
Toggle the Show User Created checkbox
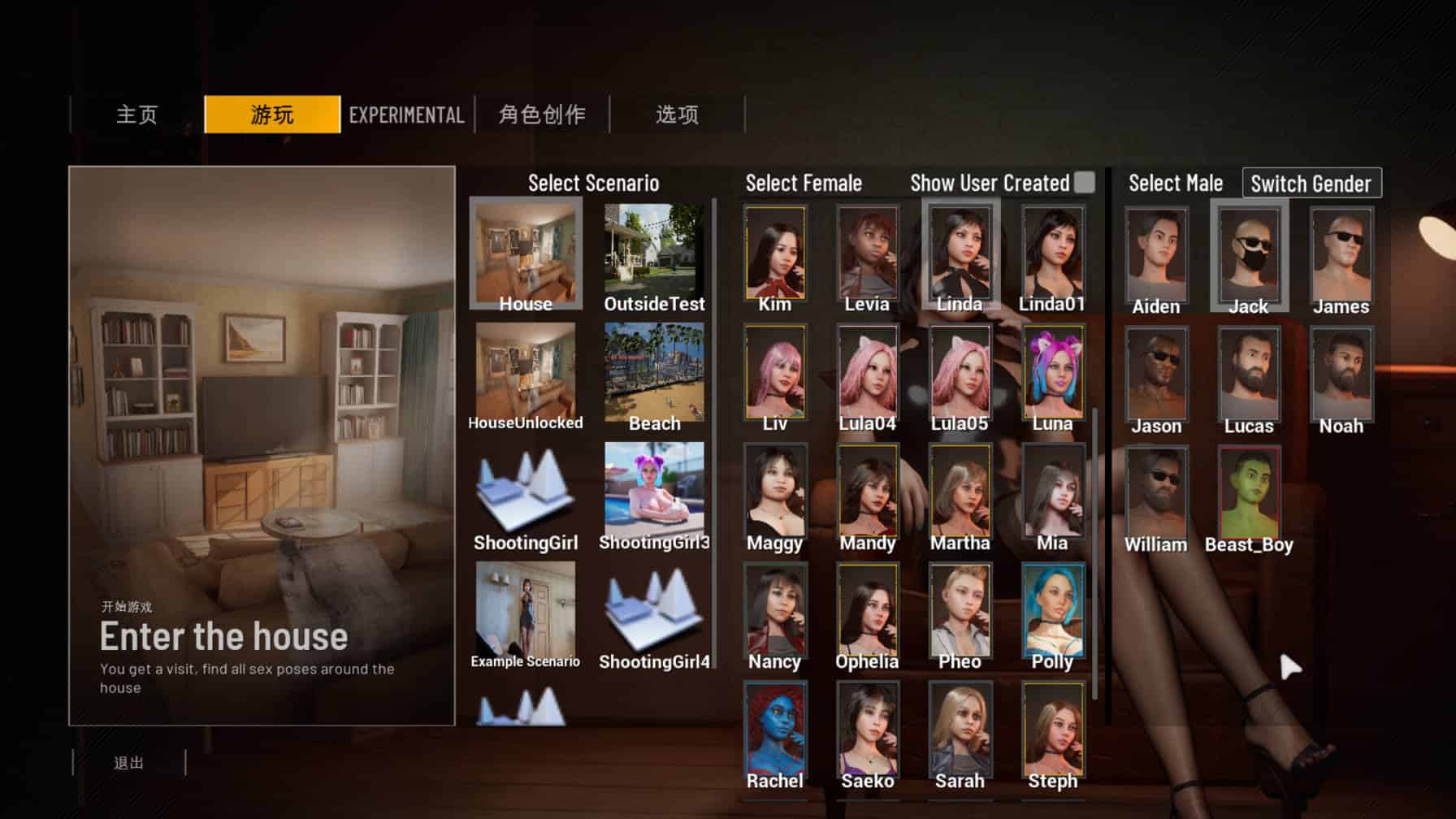1084,183
